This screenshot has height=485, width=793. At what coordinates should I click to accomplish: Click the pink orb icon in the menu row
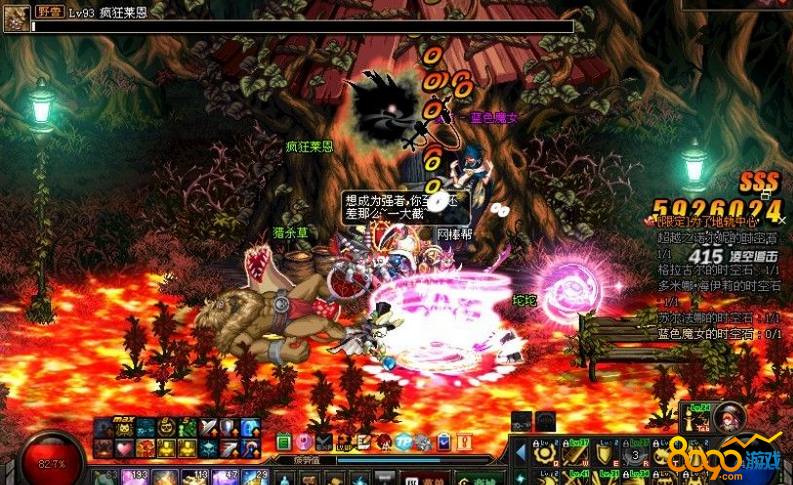tap(303, 441)
